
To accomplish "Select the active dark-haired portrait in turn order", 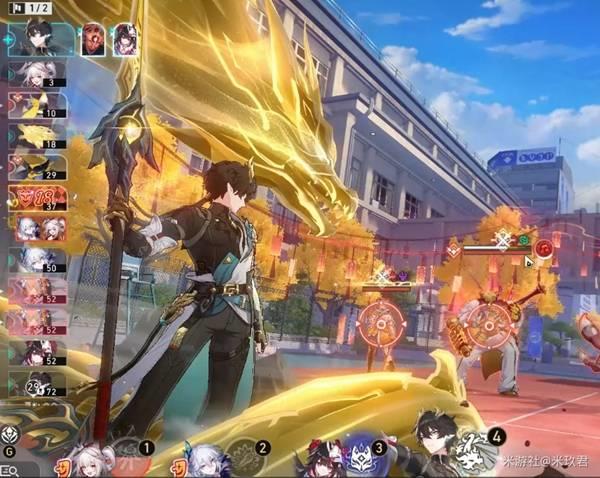I will [40, 40].
